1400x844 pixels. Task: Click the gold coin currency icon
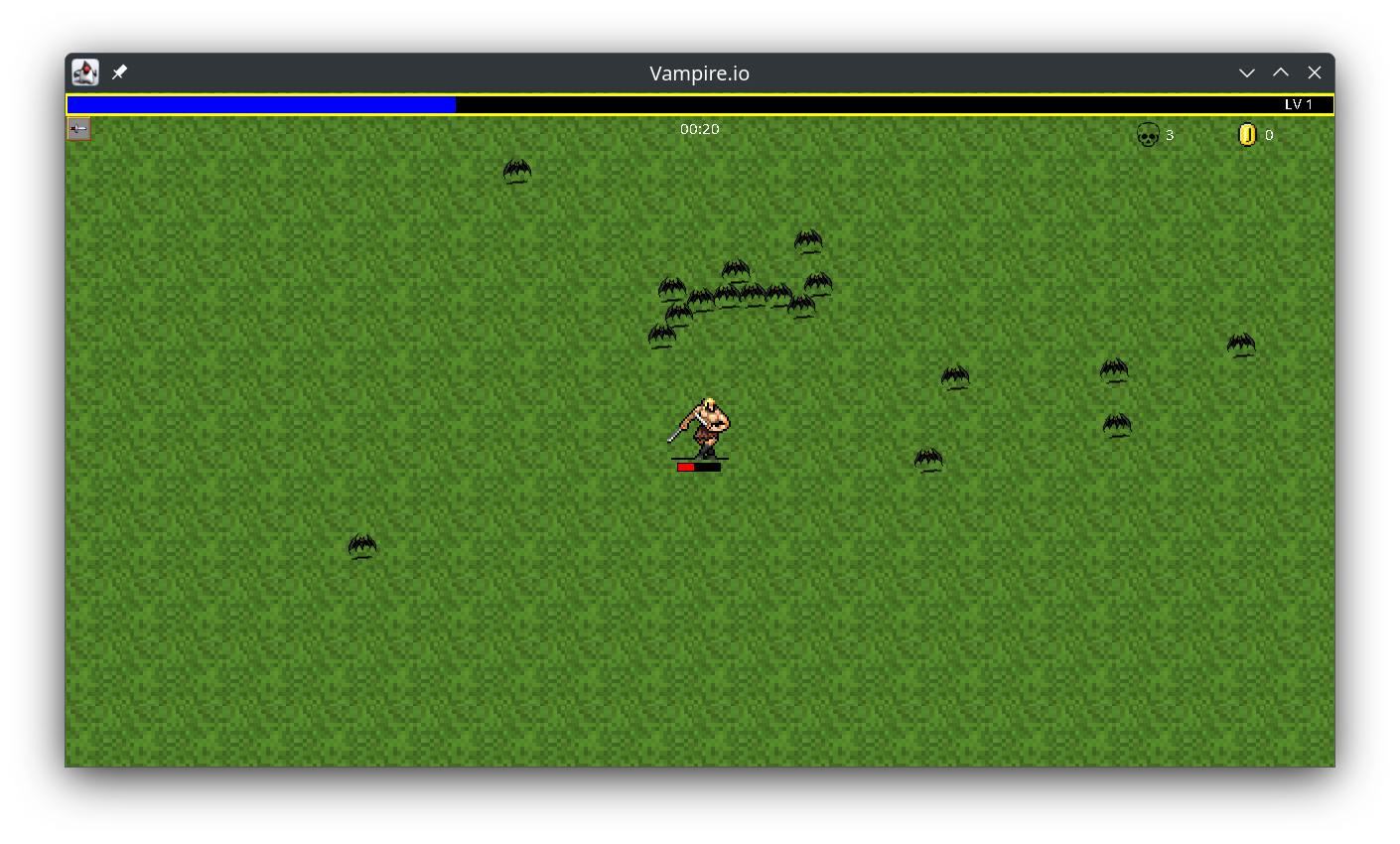point(1248,134)
